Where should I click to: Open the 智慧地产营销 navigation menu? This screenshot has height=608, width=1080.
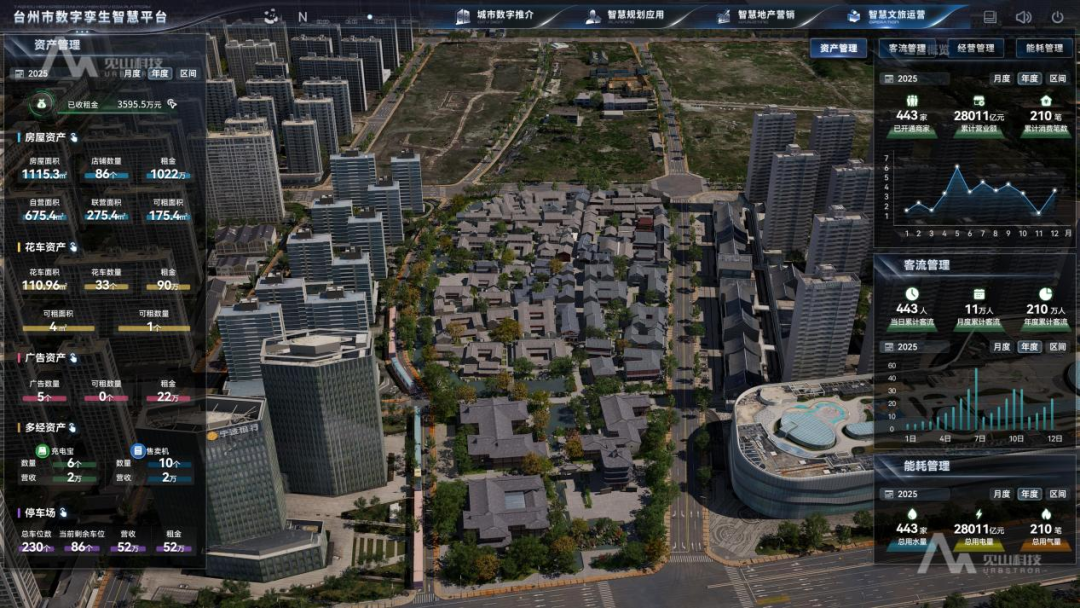[x=757, y=16]
